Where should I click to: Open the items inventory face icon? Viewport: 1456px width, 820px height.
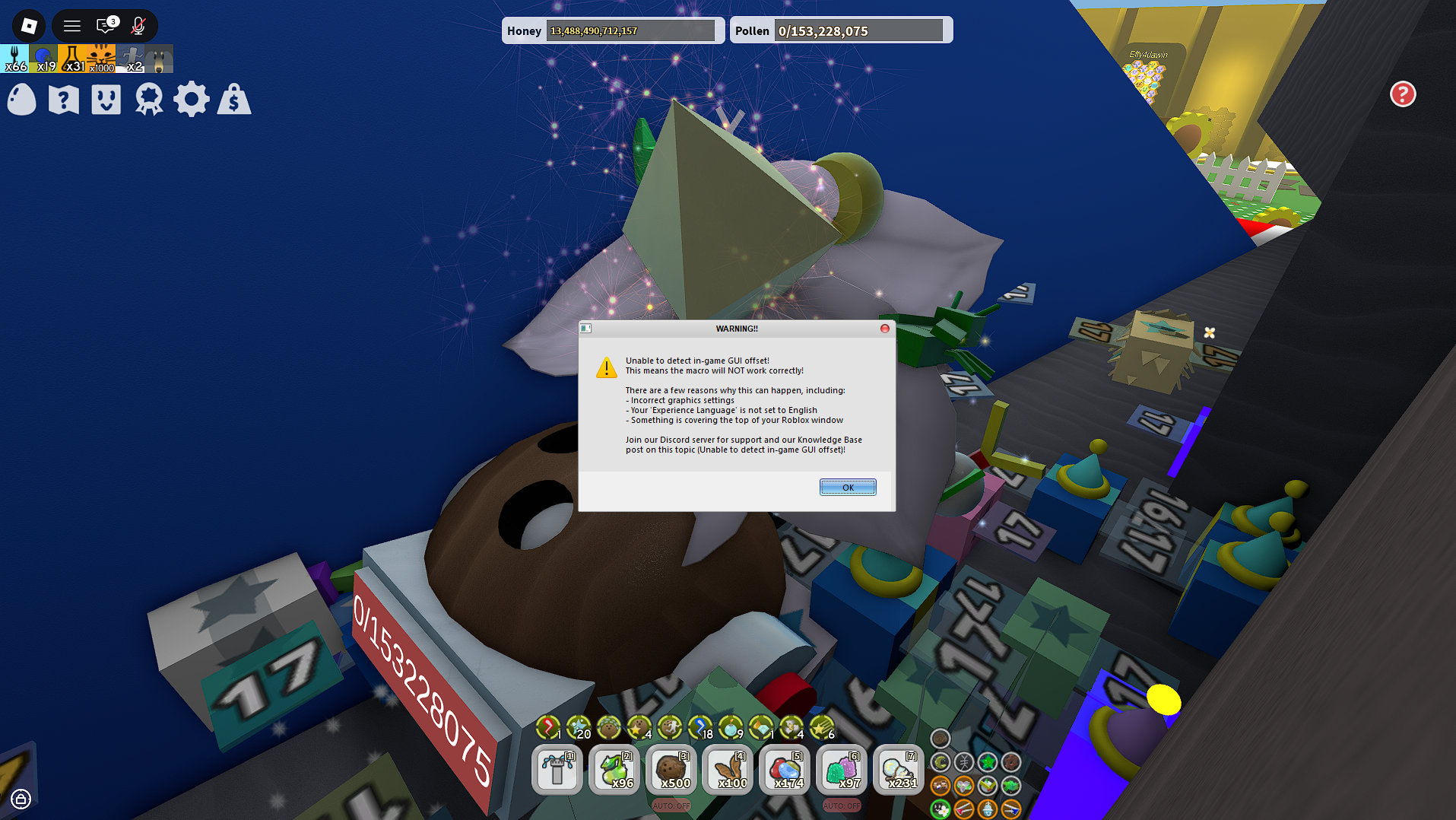coord(106,99)
